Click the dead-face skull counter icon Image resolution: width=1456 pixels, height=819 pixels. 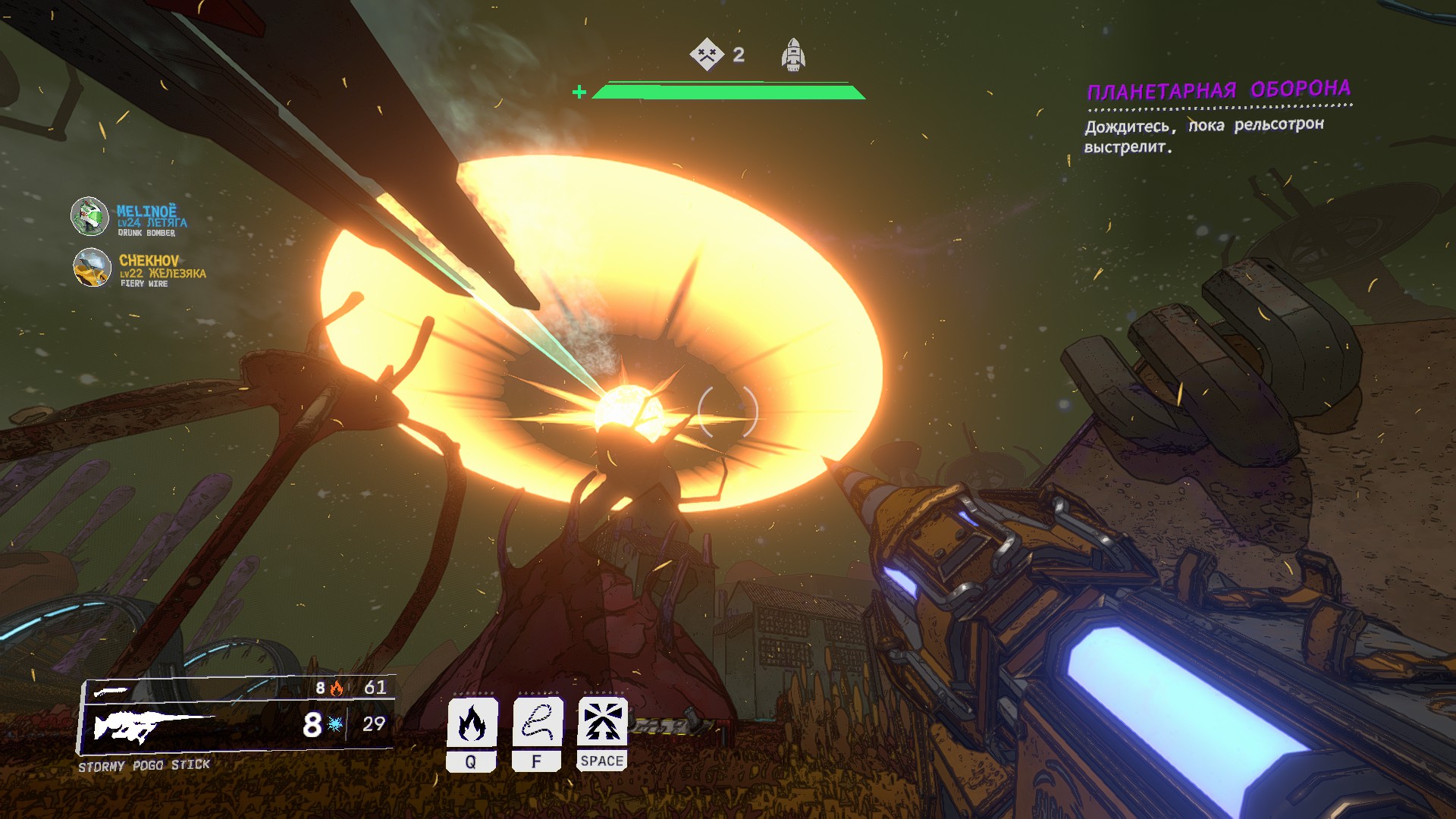[707, 55]
